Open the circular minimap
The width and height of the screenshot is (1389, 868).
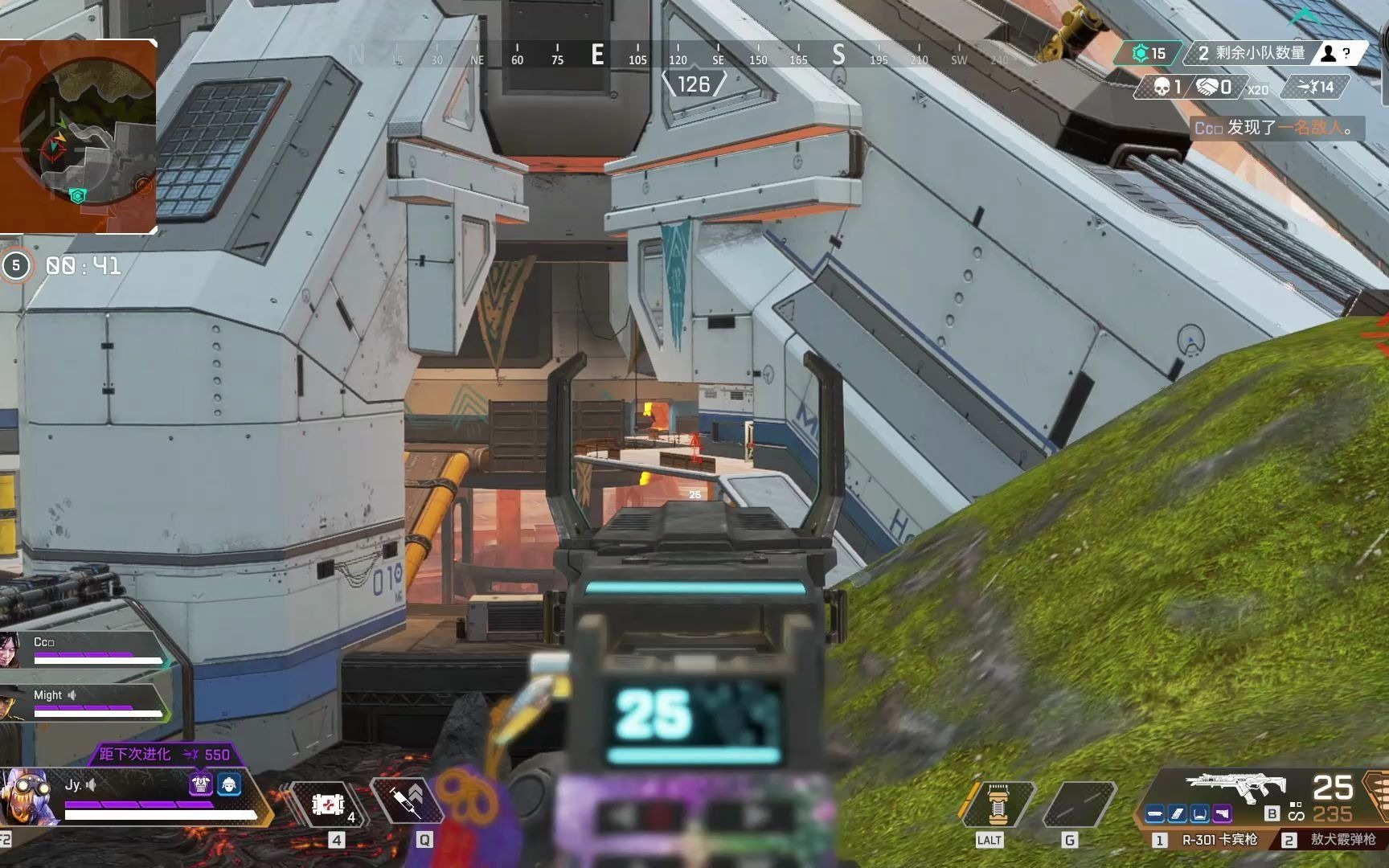(x=78, y=137)
